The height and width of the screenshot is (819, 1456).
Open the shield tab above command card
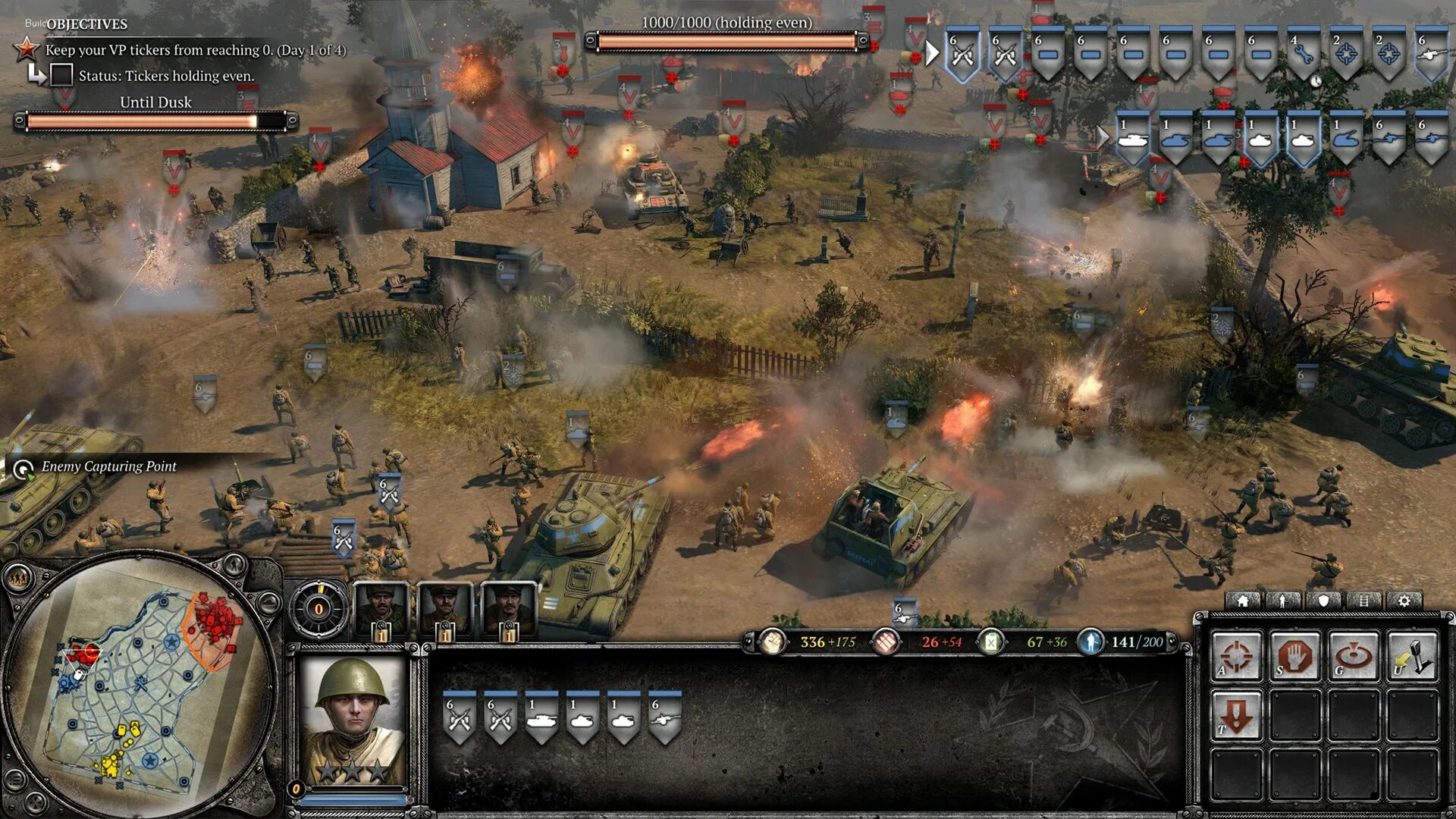point(1323,601)
